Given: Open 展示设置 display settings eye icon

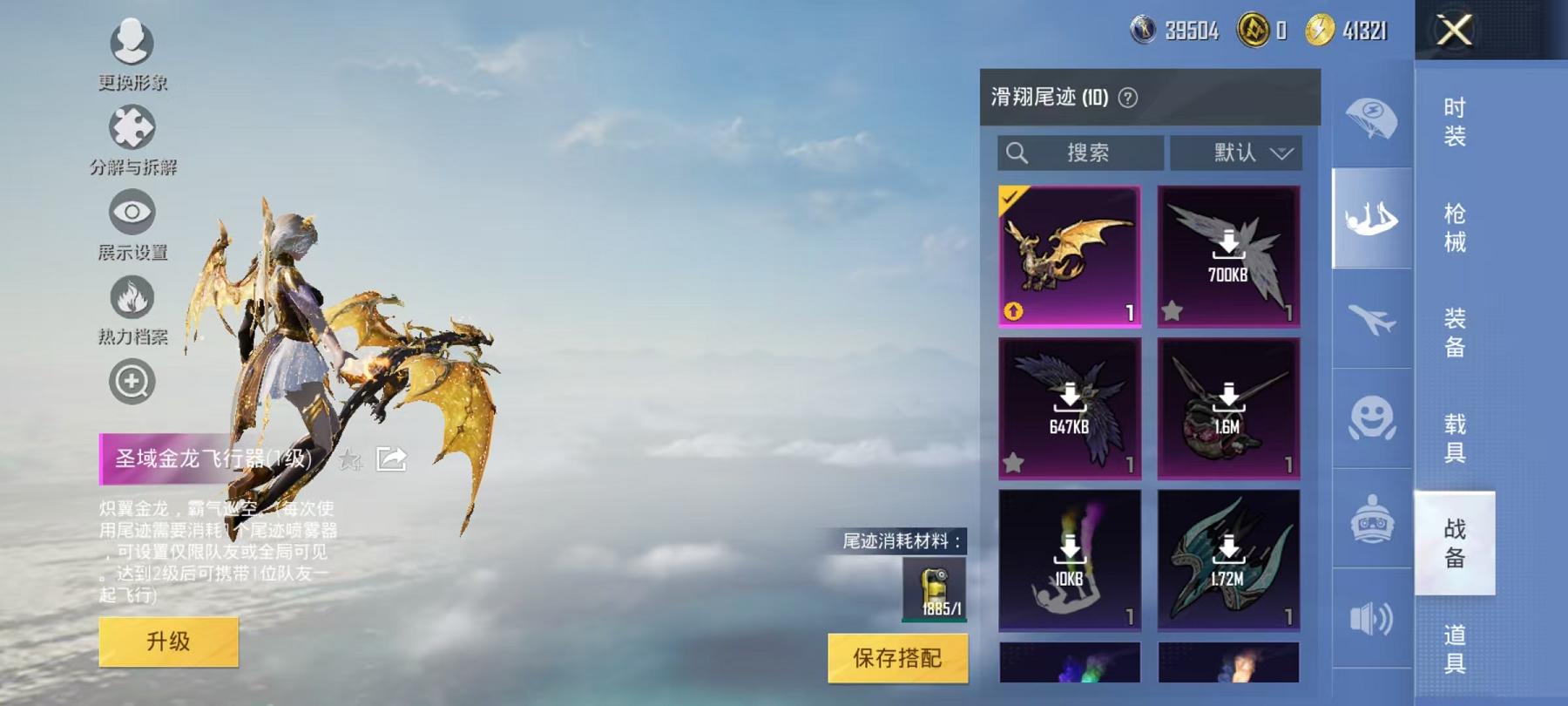Looking at the screenshot, I should [131, 214].
